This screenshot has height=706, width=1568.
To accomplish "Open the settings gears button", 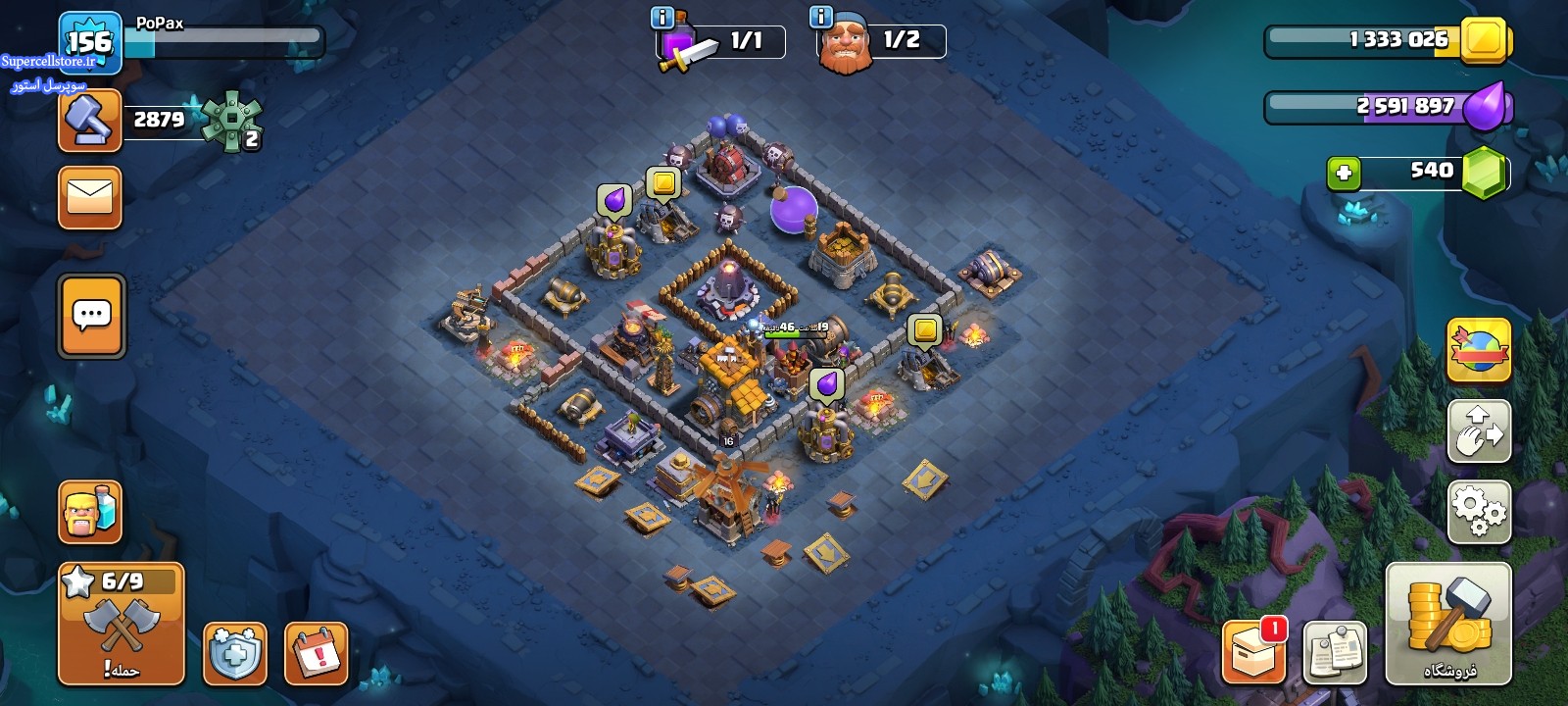I will pos(1479,511).
